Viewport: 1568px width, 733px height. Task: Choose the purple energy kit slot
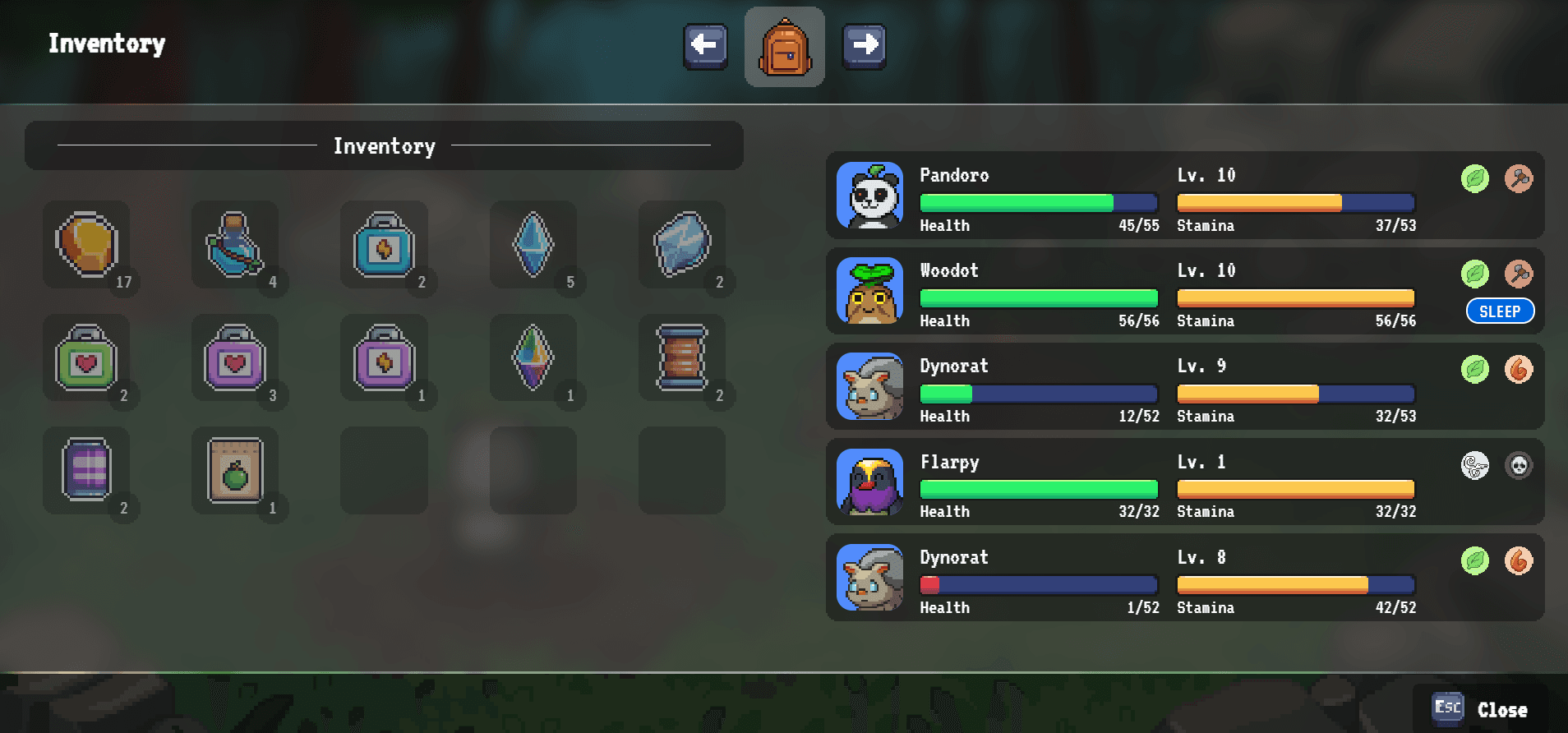click(x=385, y=358)
